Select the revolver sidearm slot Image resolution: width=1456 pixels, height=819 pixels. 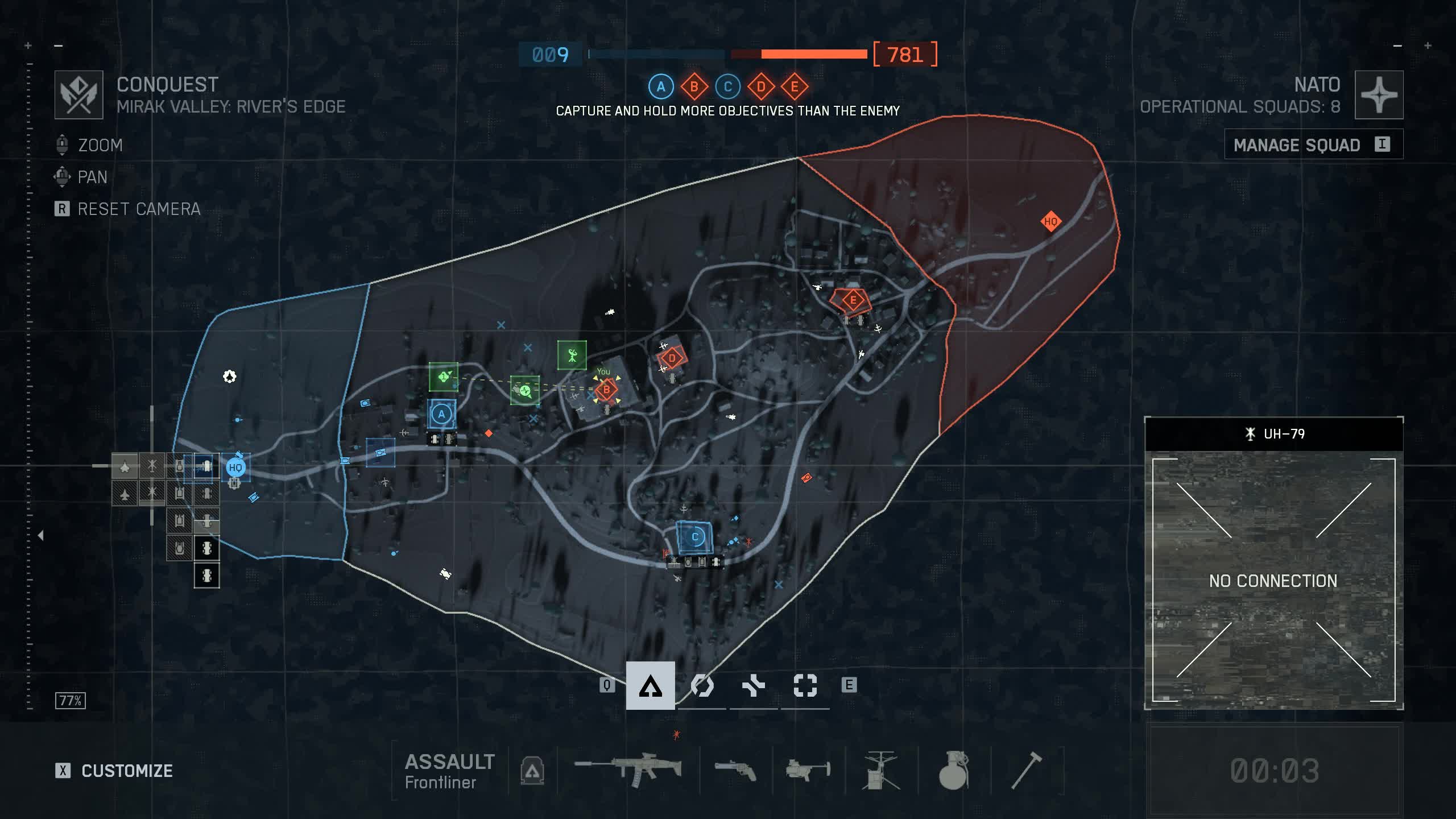[735, 771]
